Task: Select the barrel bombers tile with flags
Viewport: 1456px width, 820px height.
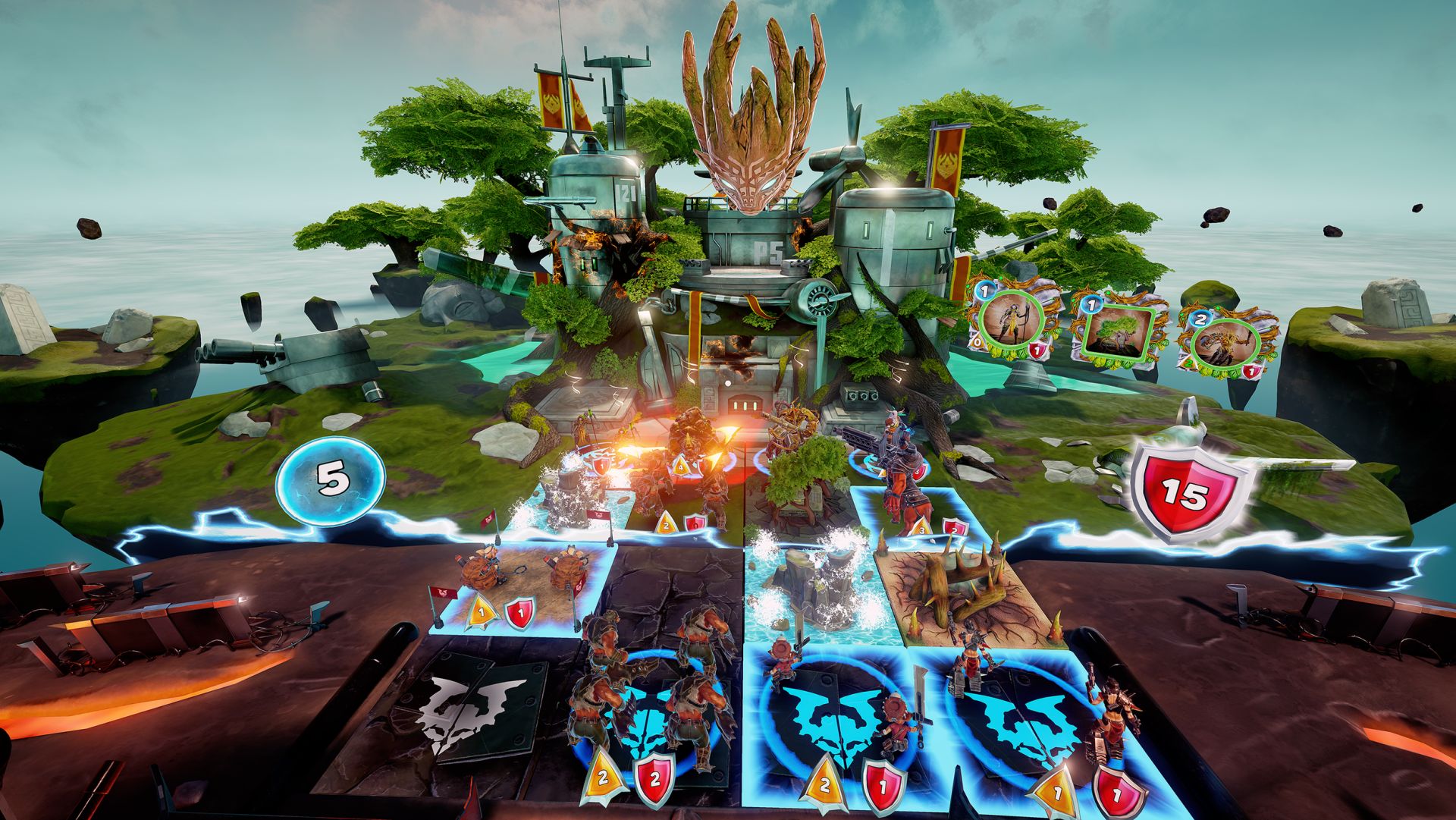Action: click(x=523, y=584)
